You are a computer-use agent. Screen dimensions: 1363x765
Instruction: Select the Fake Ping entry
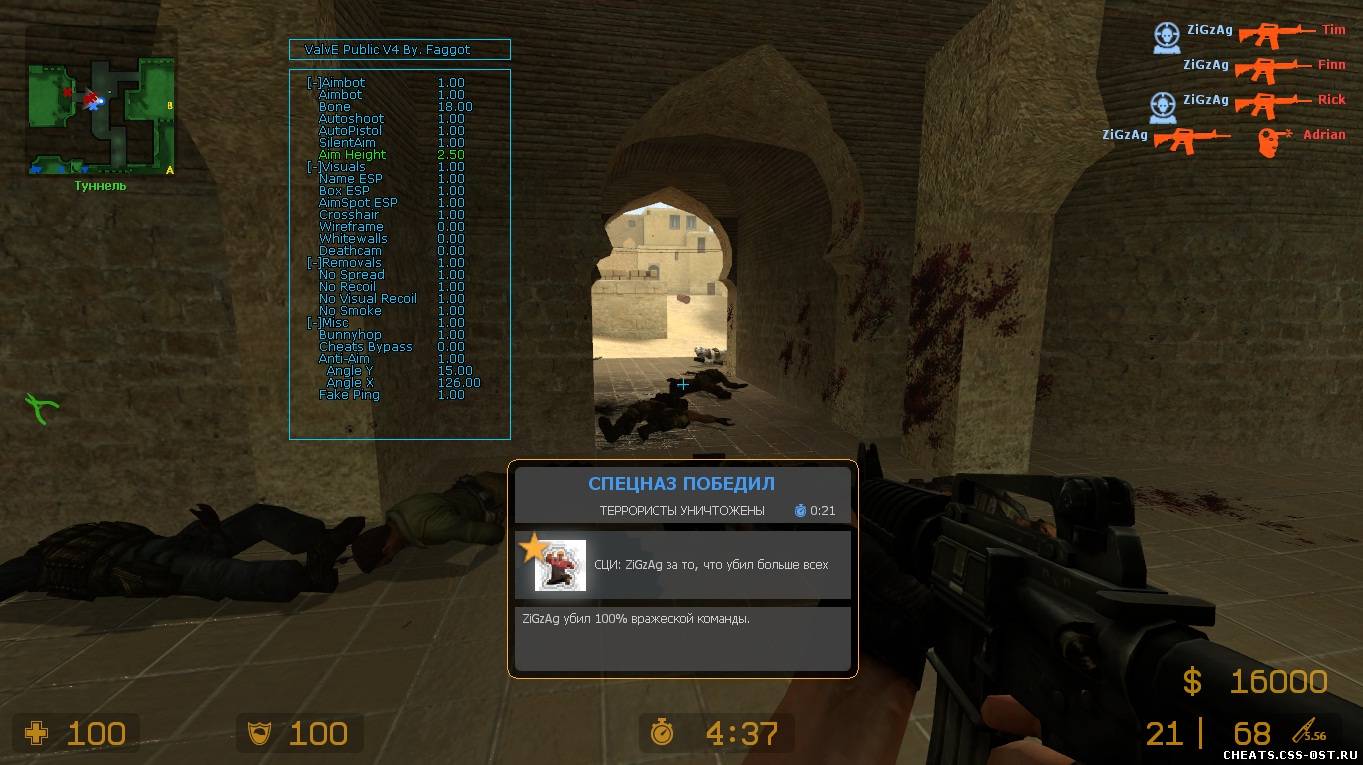[x=349, y=395]
